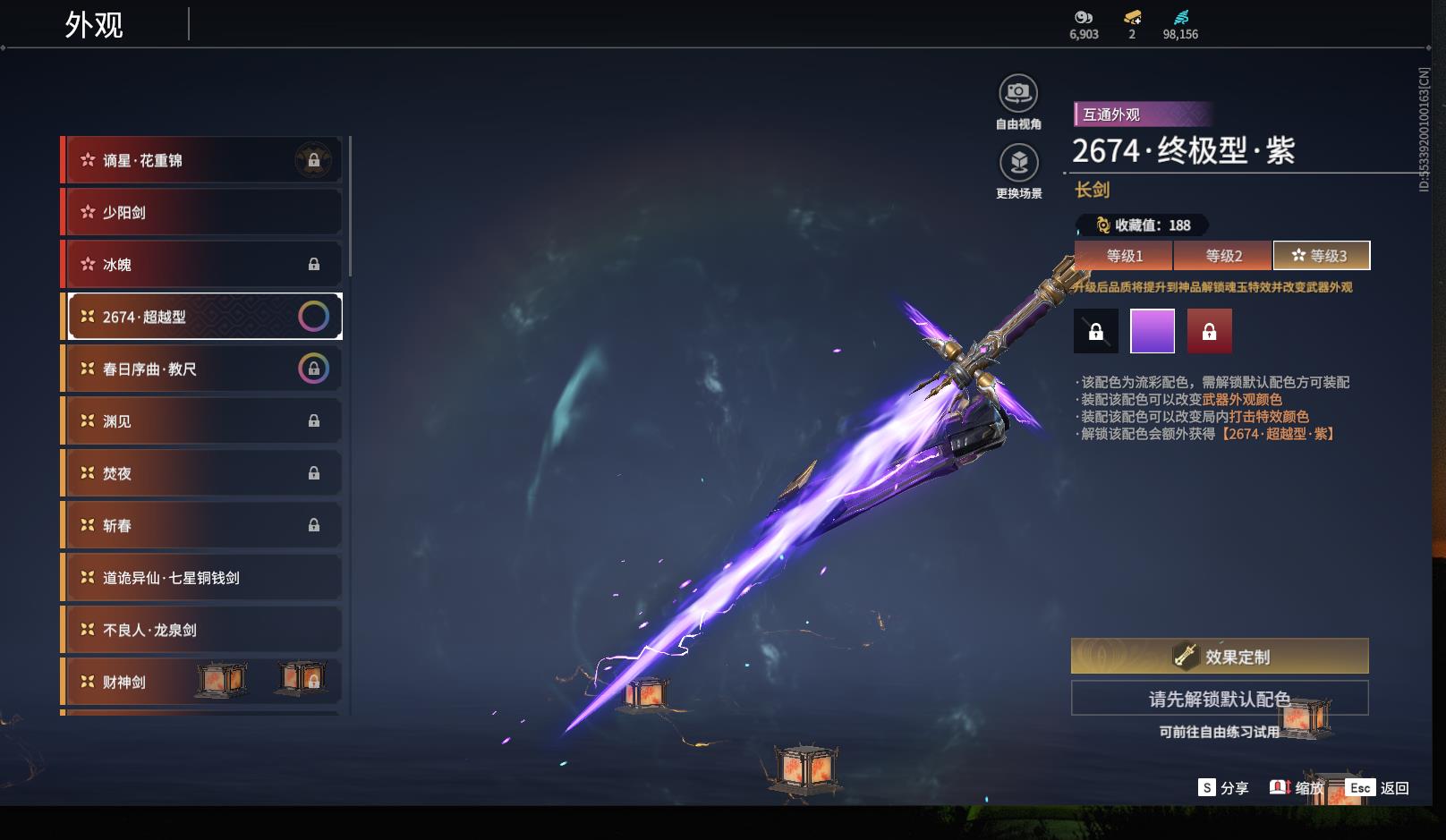The image size is (1446, 840).
Task: Open the 自由视角 free camera view
Action: click(1018, 94)
